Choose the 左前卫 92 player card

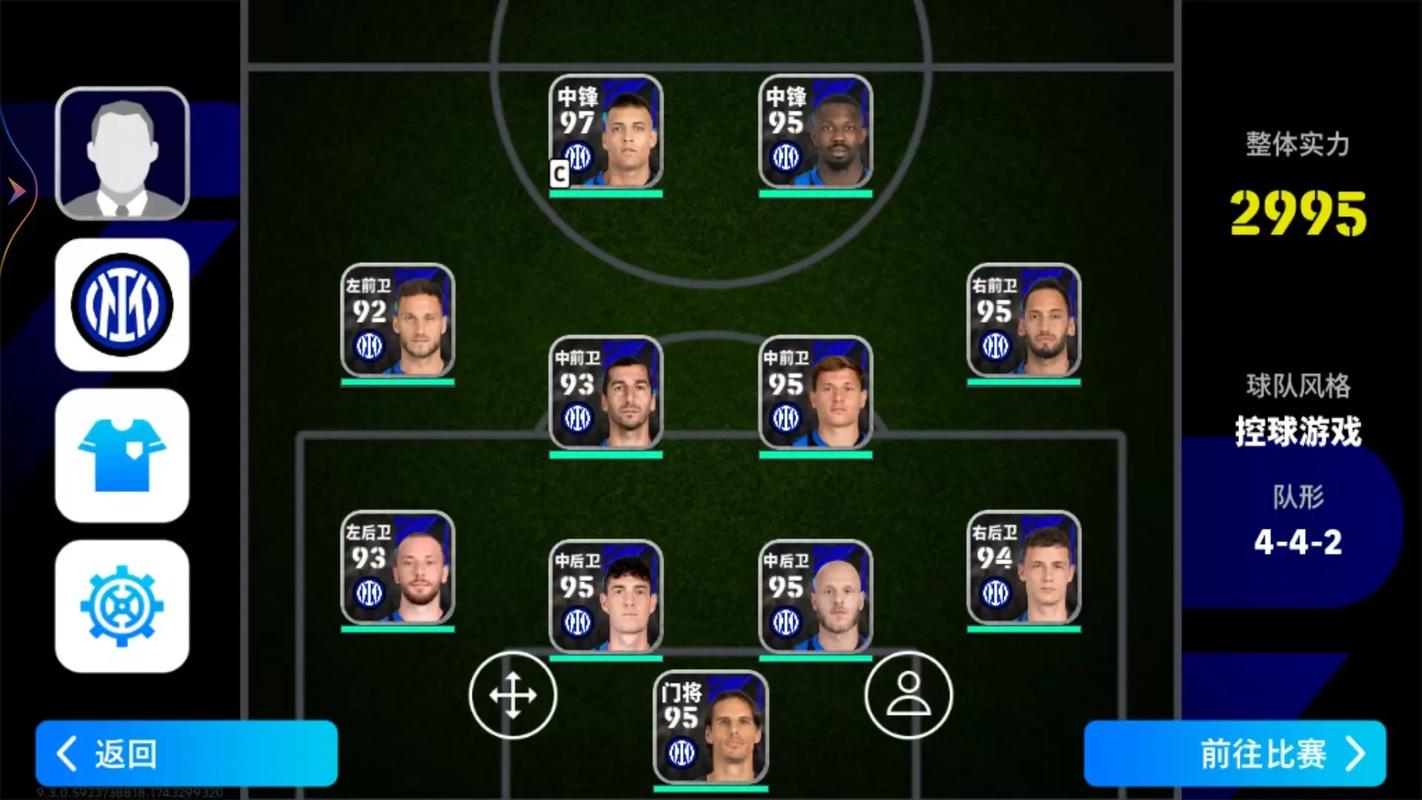(397, 320)
